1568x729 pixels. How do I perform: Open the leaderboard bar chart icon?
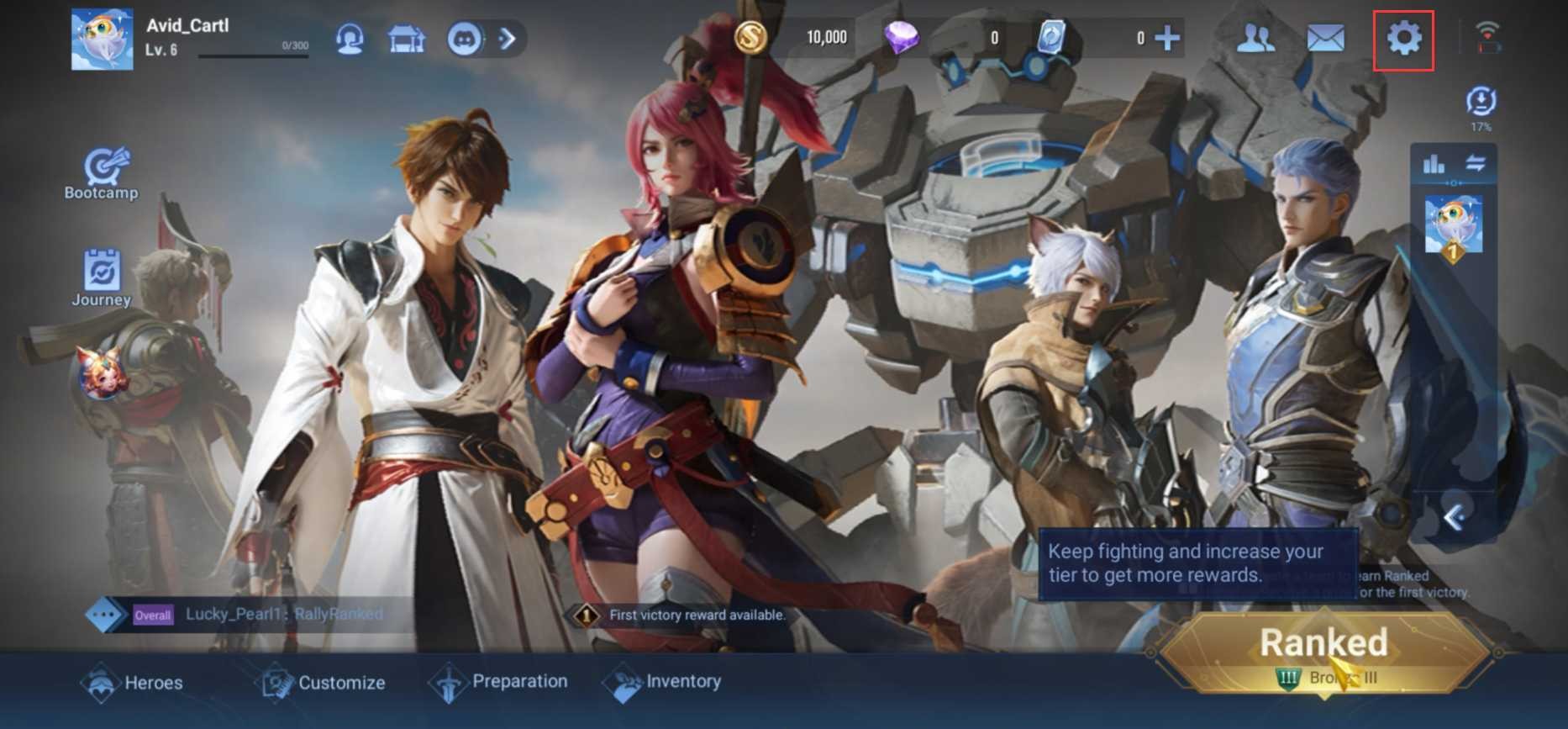(x=1434, y=164)
